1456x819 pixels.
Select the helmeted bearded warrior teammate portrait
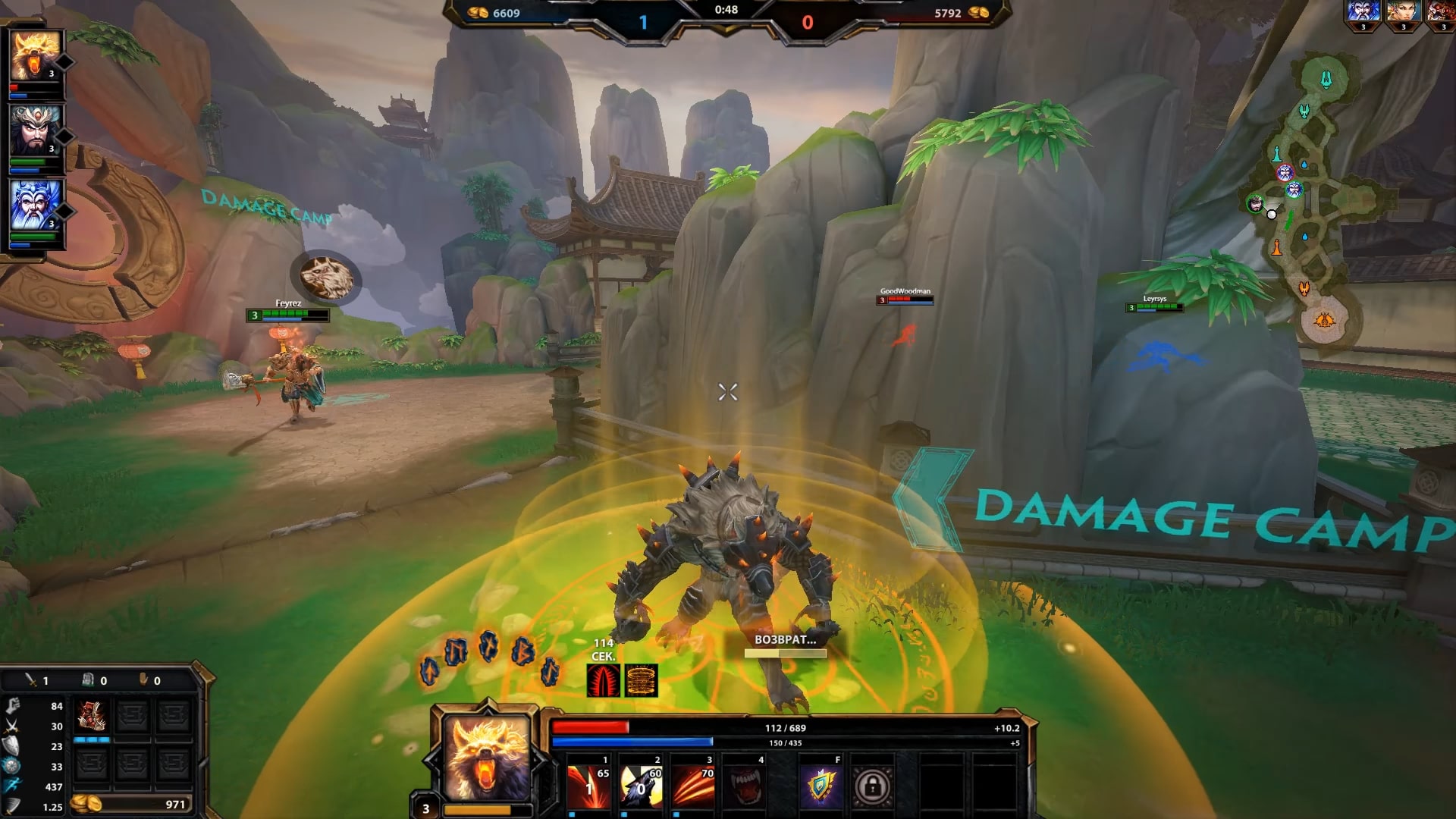(35, 130)
